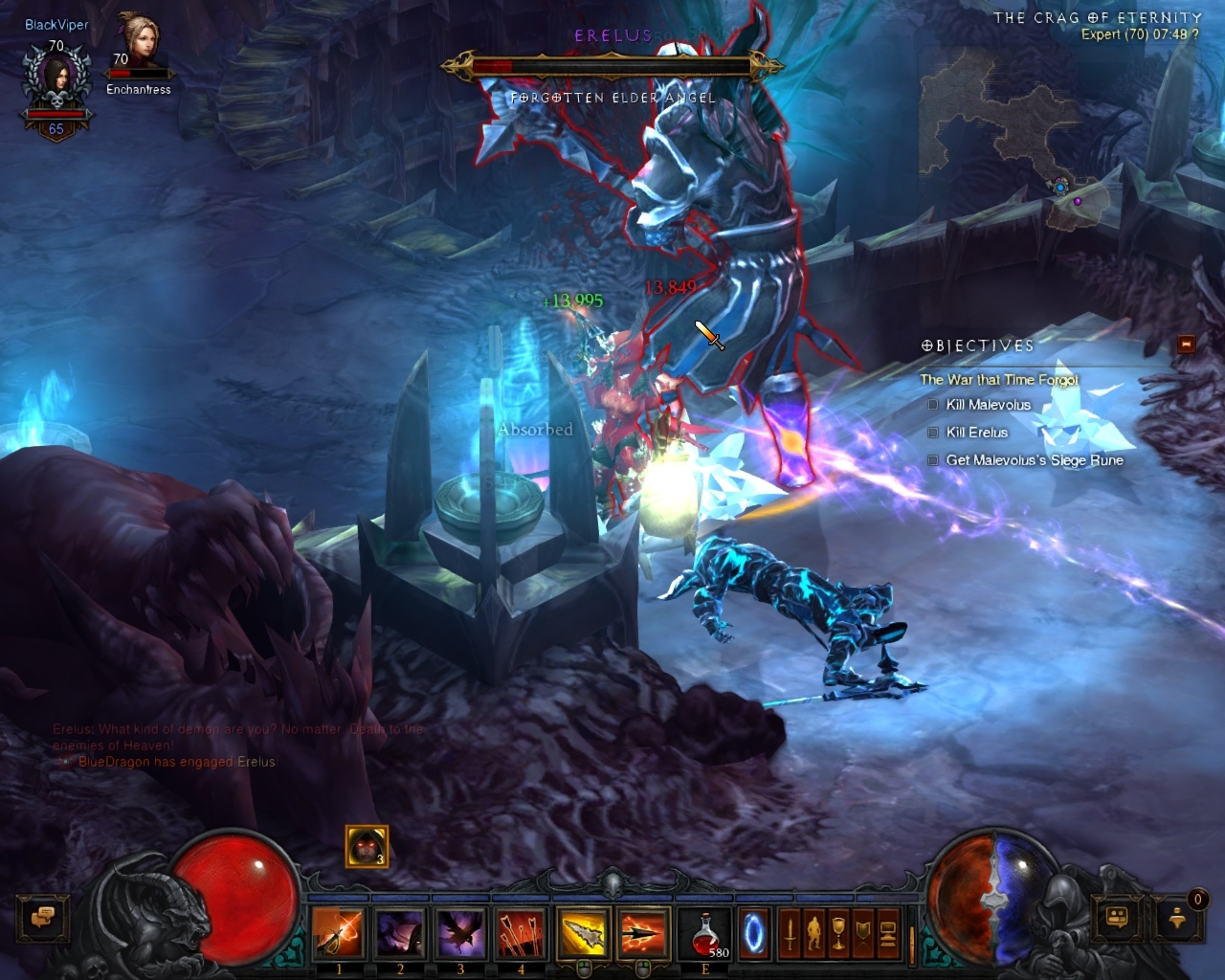1225x980 pixels.
Task: Collapse the Objectives panel via its pin icon
Action: 1187,343
